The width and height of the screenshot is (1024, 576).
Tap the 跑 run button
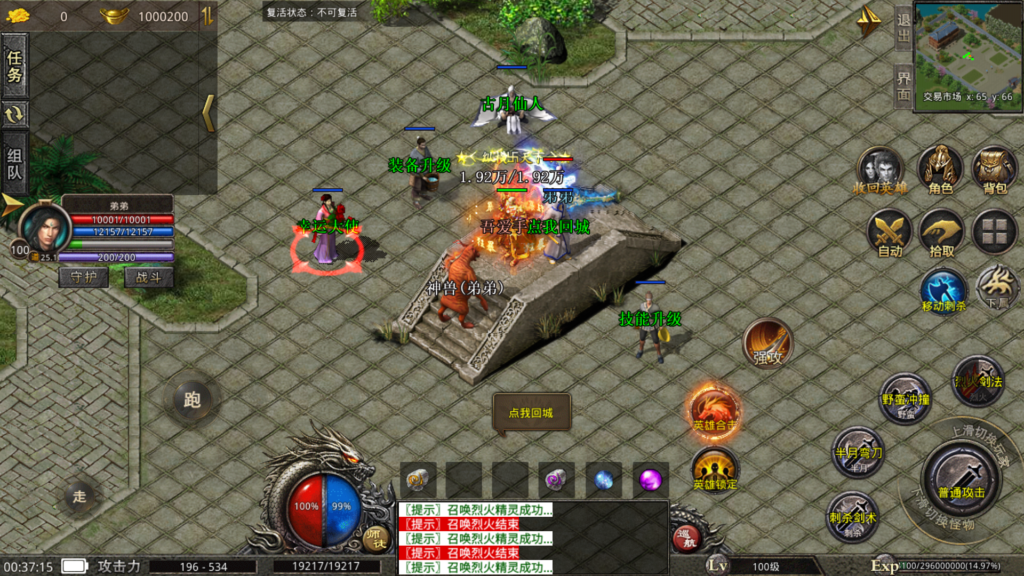pyautogui.click(x=192, y=400)
